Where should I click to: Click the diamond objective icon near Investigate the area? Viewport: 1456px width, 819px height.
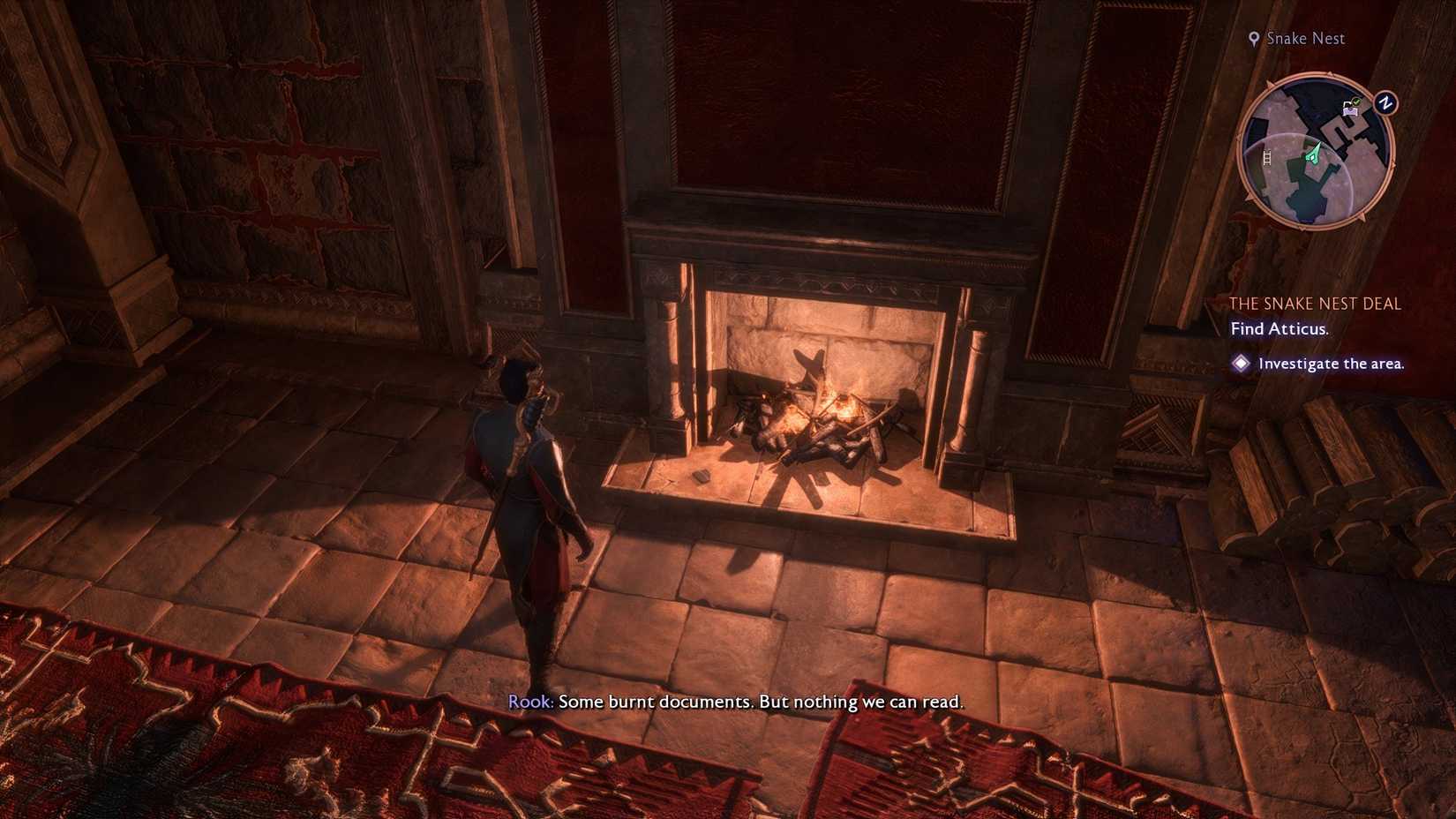(x=1242, y=363)
